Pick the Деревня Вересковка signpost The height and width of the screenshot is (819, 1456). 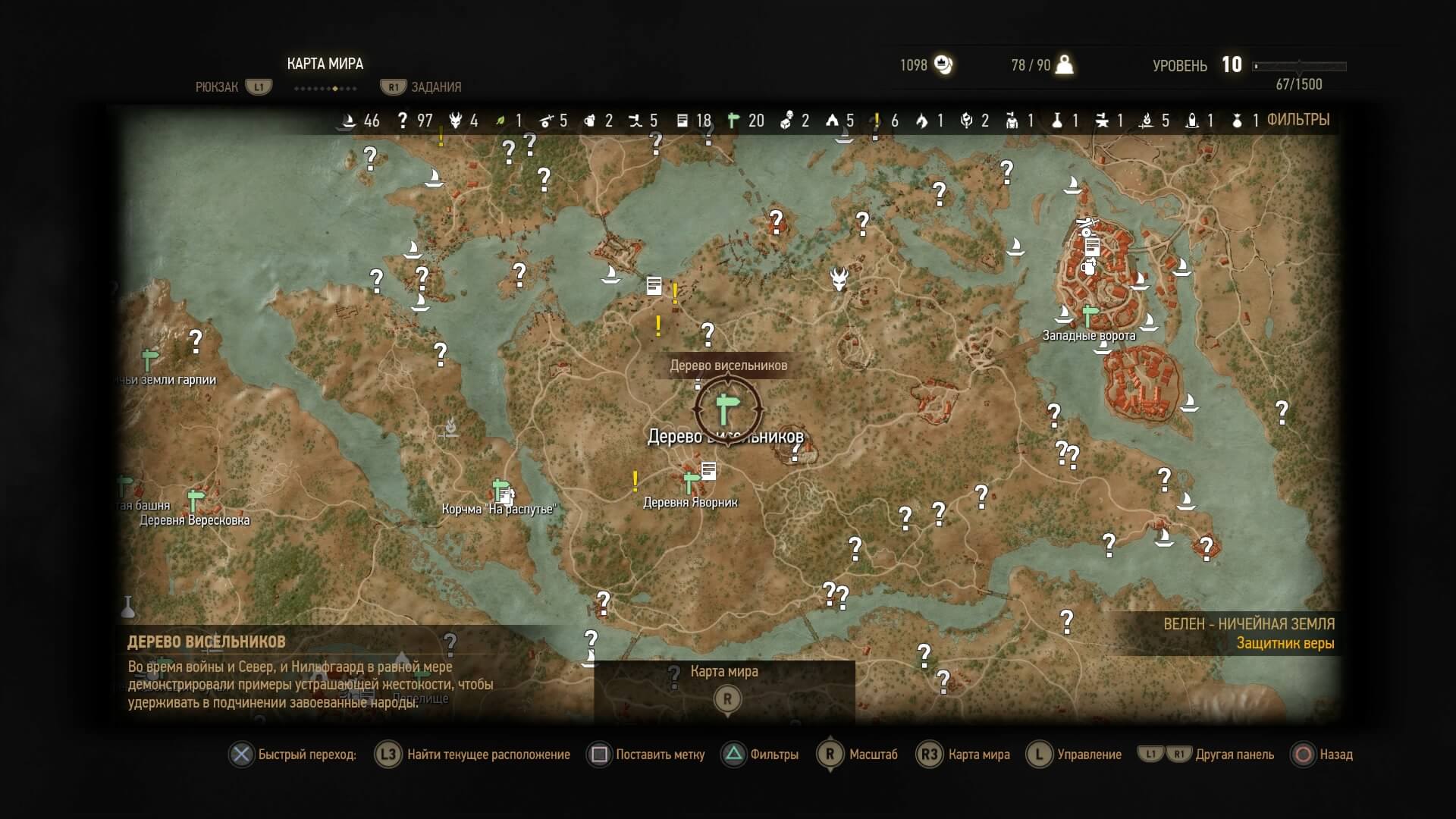coord(196,500)
